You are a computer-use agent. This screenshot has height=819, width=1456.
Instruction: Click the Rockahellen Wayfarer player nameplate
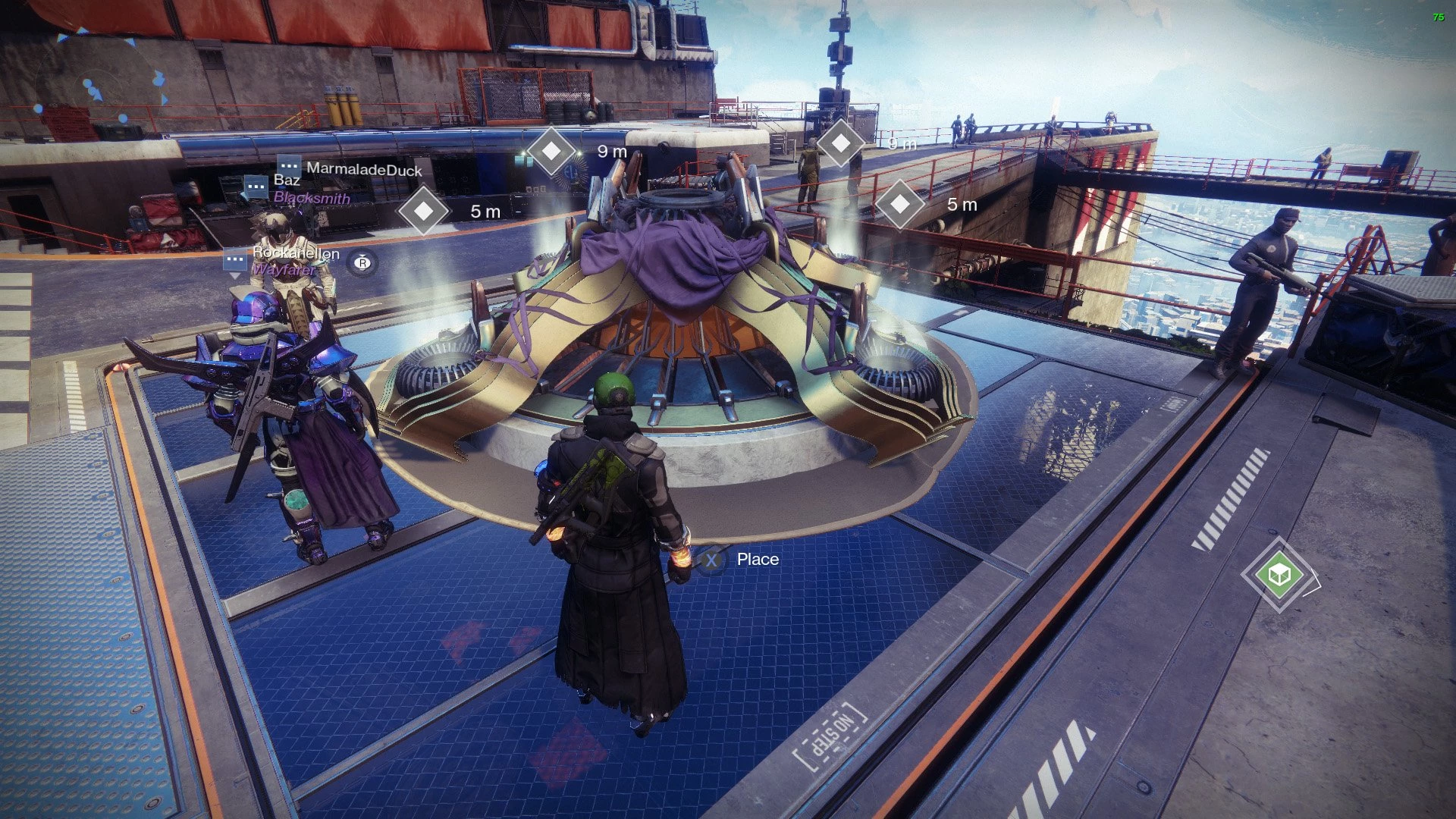coord(295,261)
